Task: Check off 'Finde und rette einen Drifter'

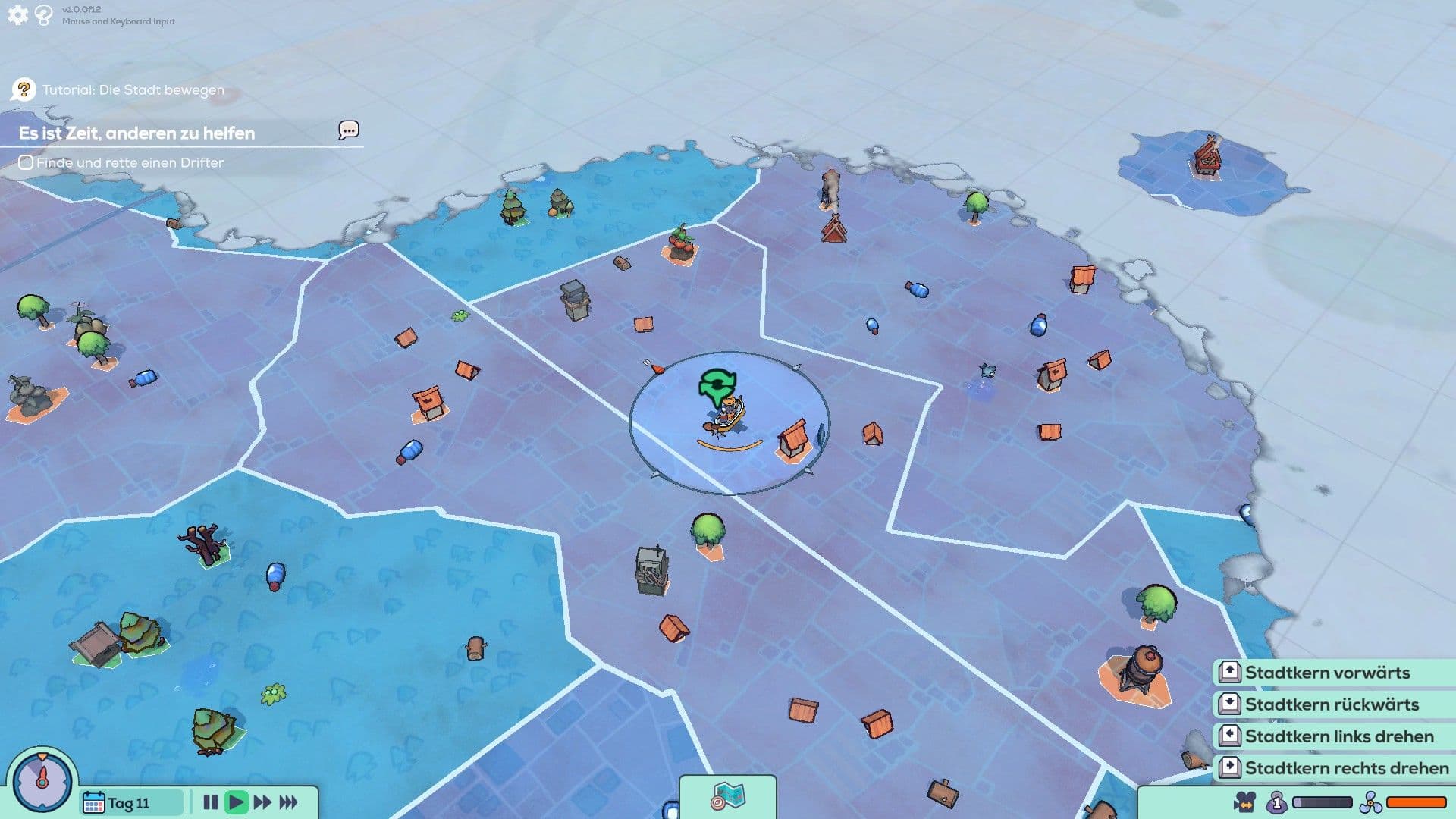Action: (x=26, y=162)
